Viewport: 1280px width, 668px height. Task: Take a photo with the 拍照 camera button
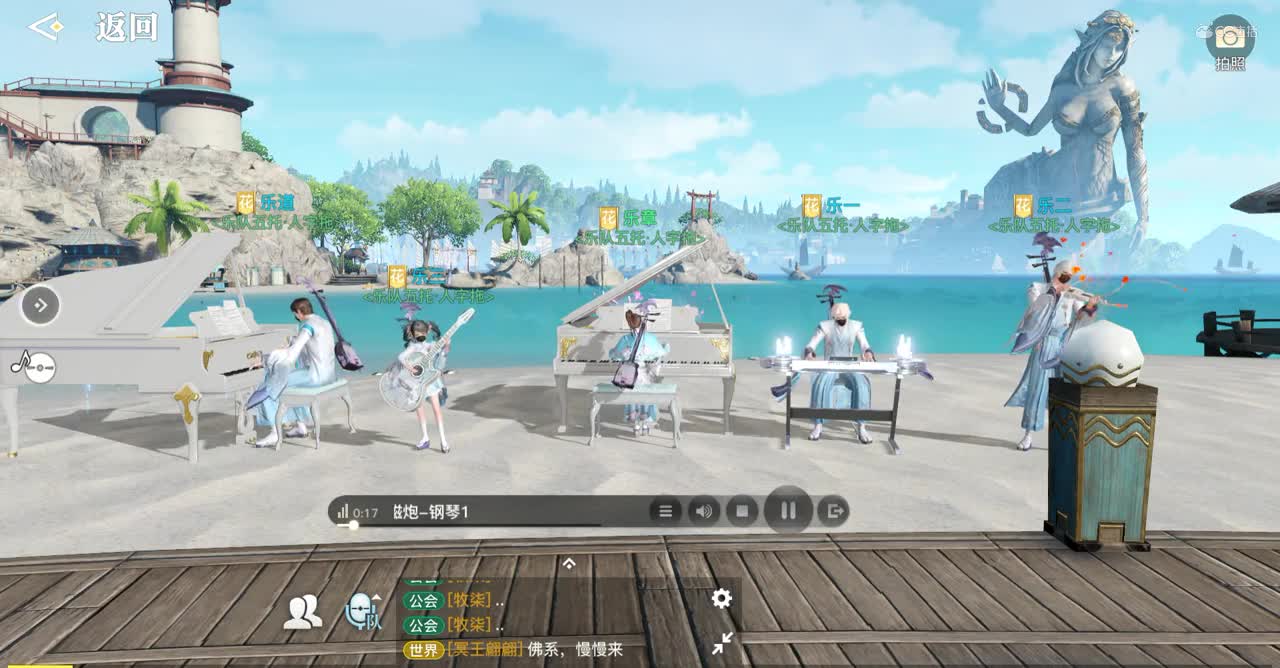pos(1230,42)
